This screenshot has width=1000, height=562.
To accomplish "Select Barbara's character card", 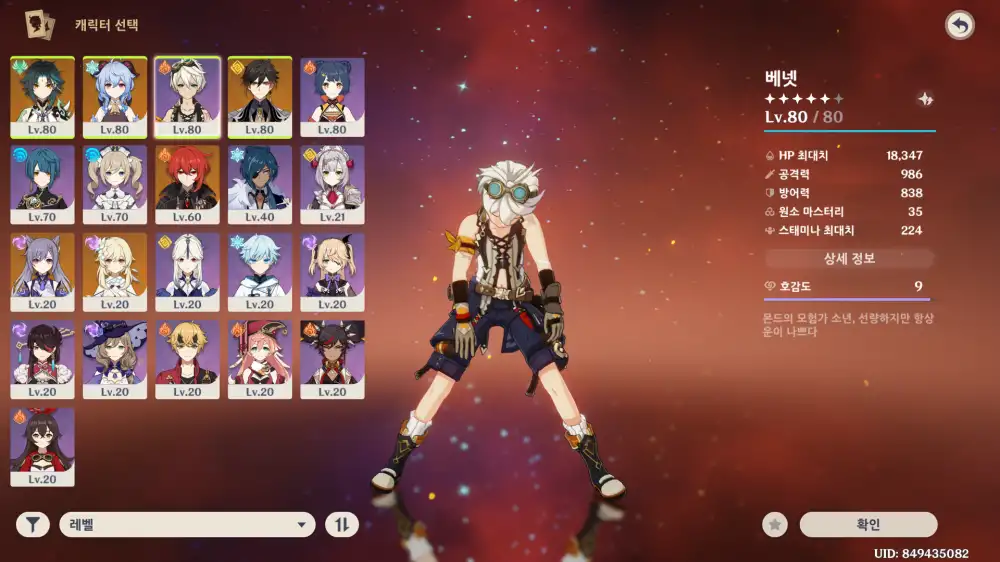I will 115,185.
